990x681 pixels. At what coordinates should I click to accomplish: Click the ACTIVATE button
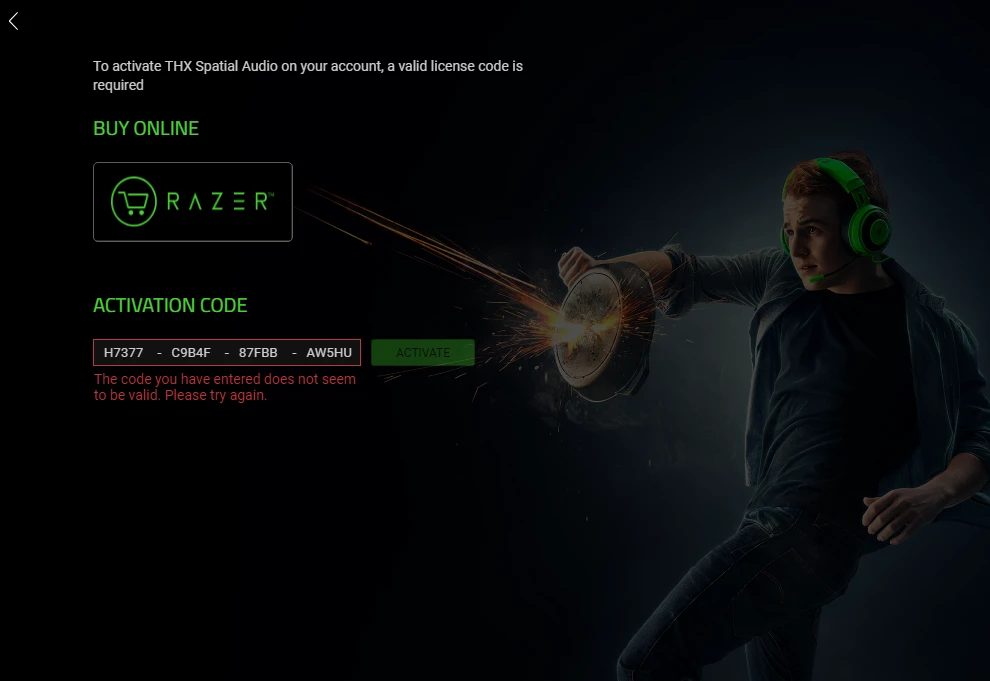click(422, 353)
